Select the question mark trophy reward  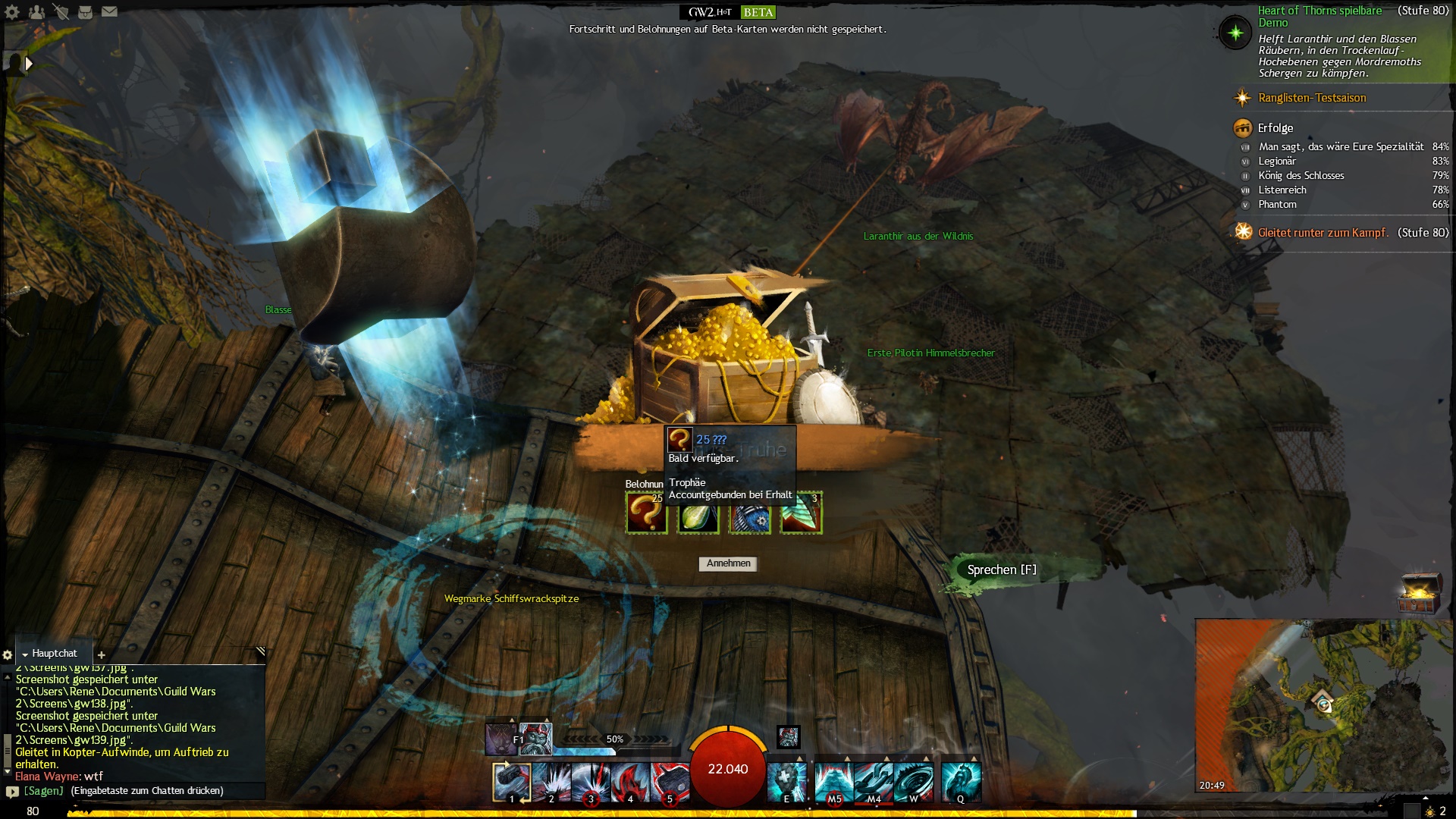click(646, 513)
